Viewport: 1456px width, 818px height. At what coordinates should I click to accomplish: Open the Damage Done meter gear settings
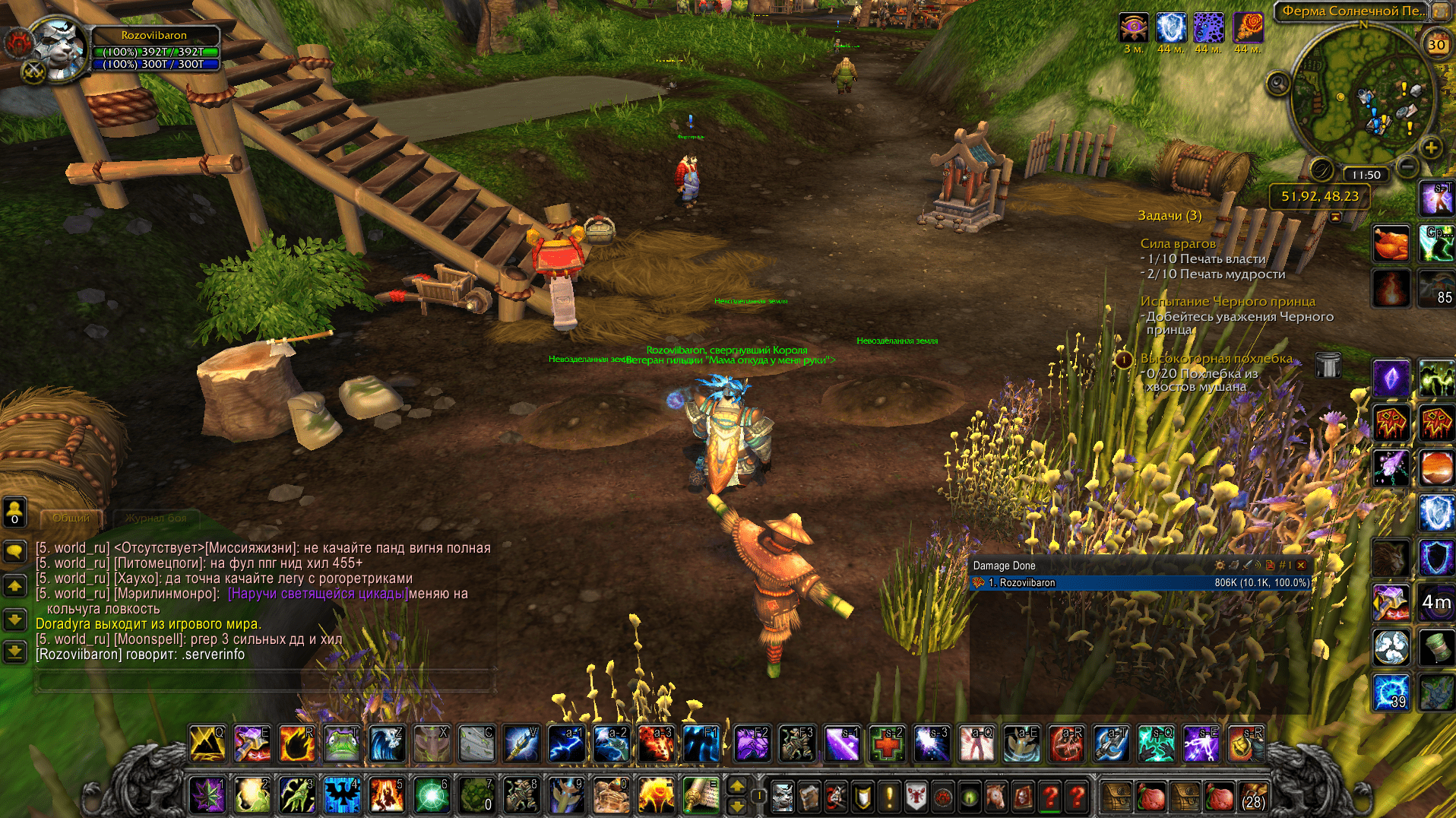click(x=1220, y=566)
